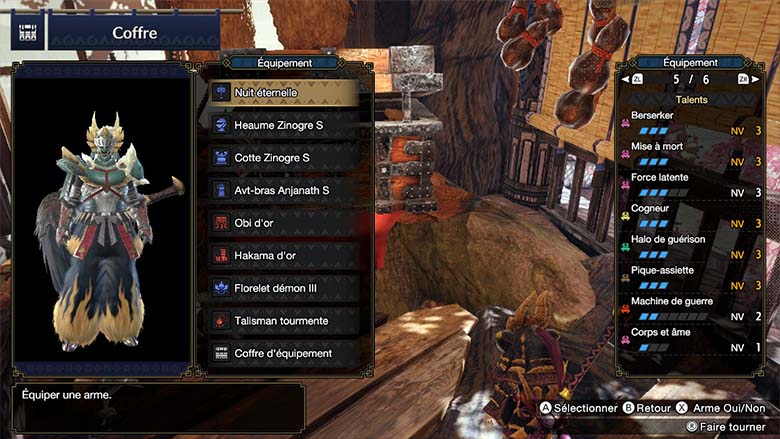Choose the Machine de guerre talent
The image size is (780, 439).
click(x=690, y=309)
